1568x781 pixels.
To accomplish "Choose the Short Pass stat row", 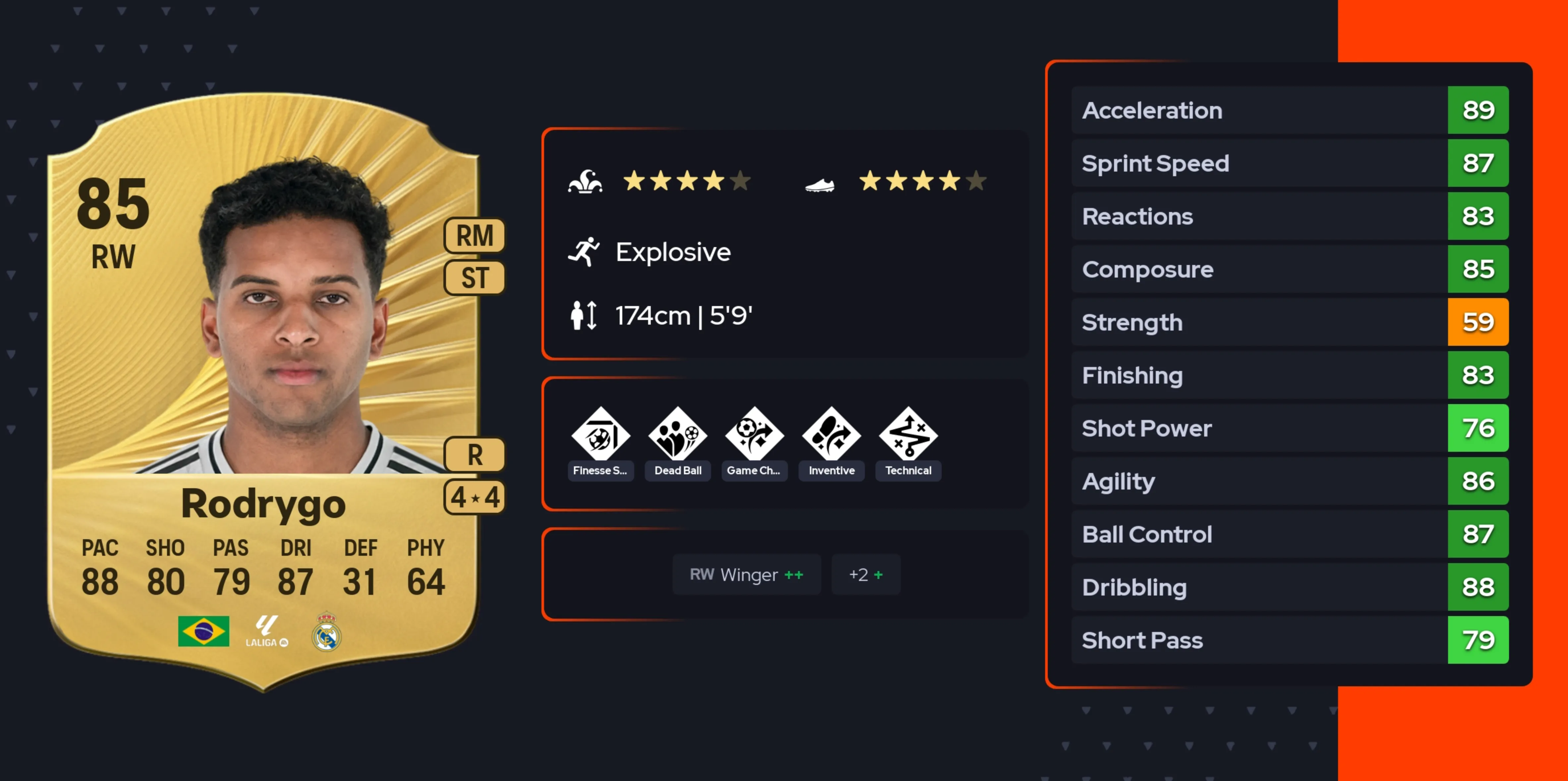I will pyautogui.click(x=1289, y=640).
